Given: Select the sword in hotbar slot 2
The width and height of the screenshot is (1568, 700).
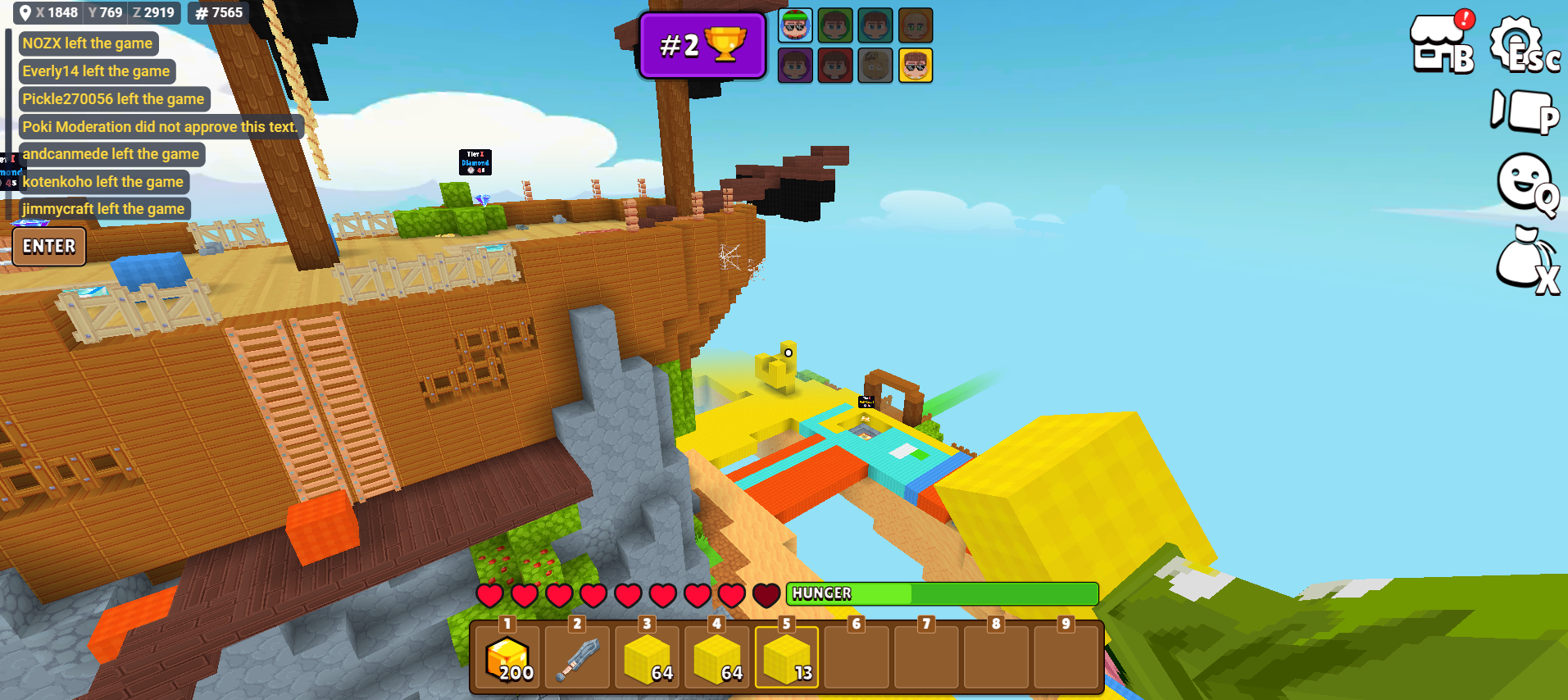Looking at the screenshot, I should tap(578, 658).
